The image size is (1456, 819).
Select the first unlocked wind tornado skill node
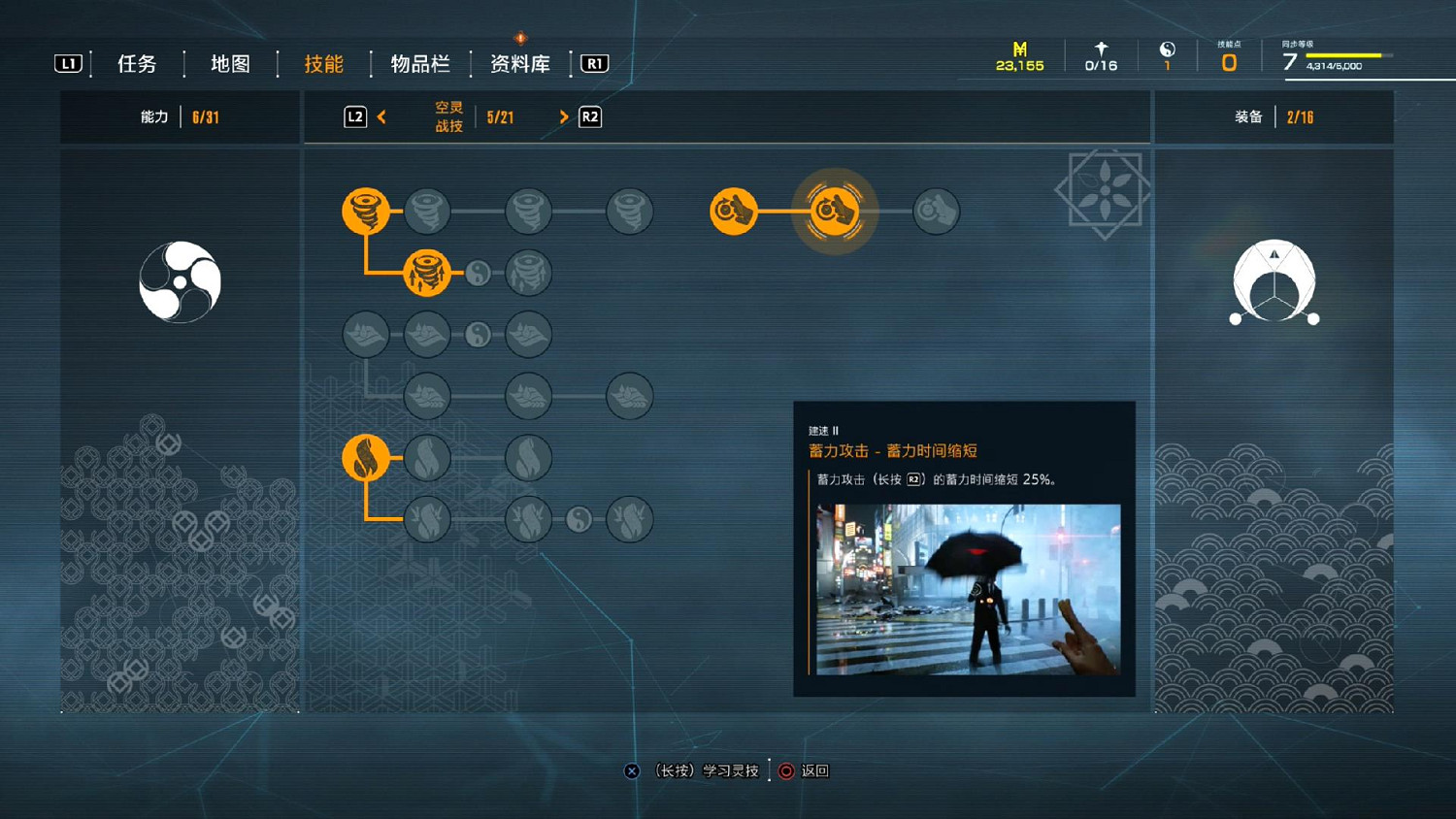click(x=364, y=211)
